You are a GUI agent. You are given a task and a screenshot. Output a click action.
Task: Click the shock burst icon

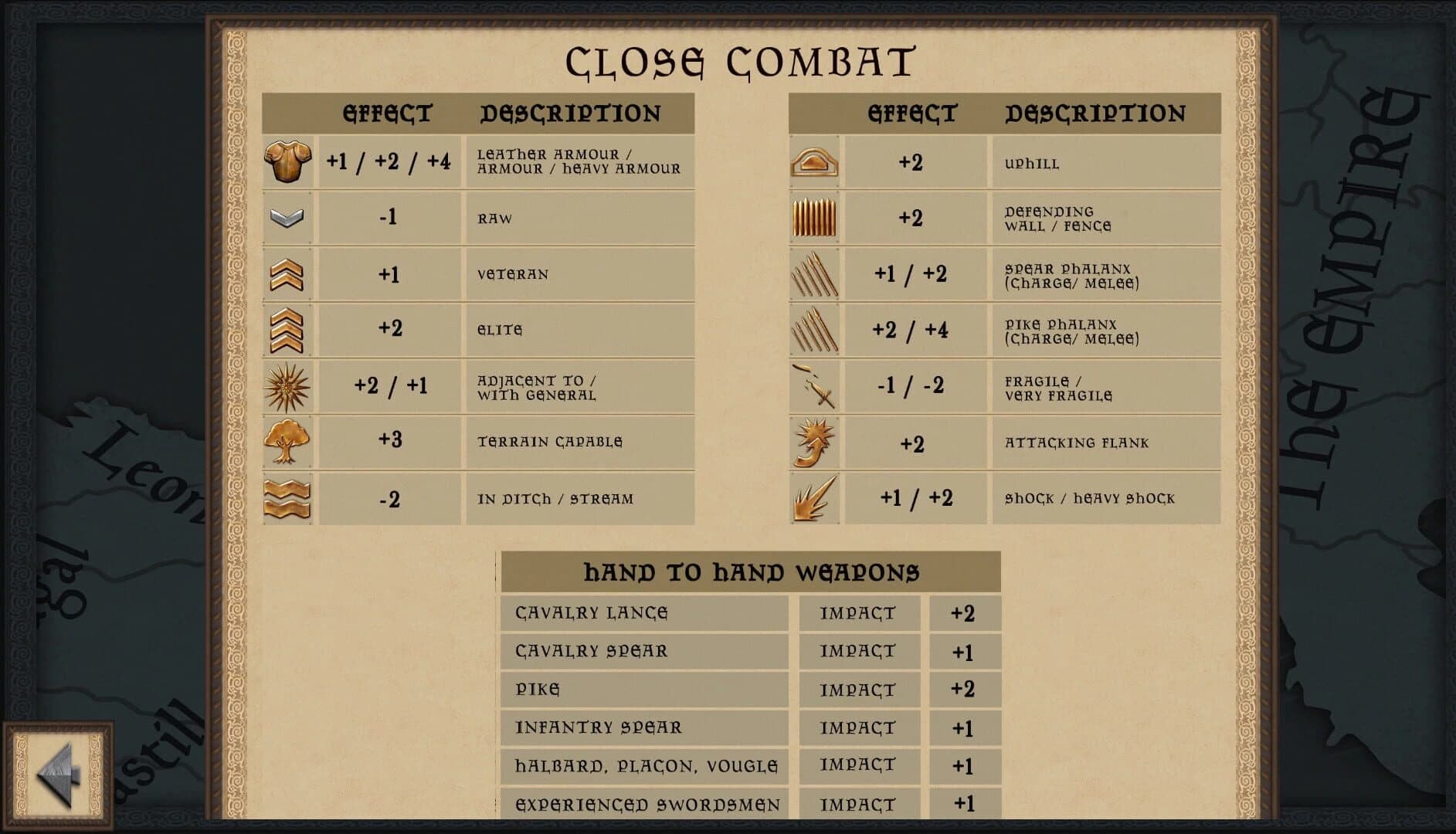[815, 498]
